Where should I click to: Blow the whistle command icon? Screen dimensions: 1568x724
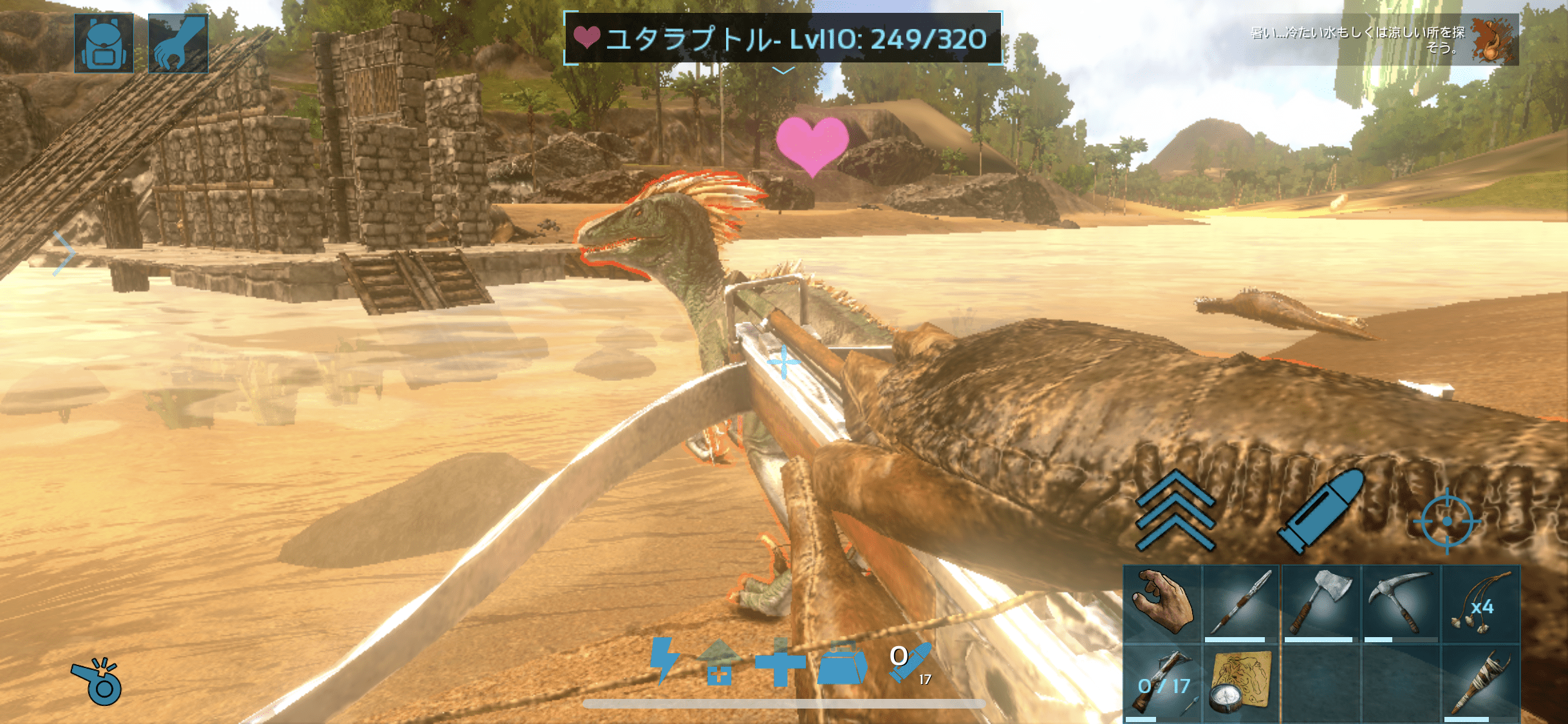(98, 682)
